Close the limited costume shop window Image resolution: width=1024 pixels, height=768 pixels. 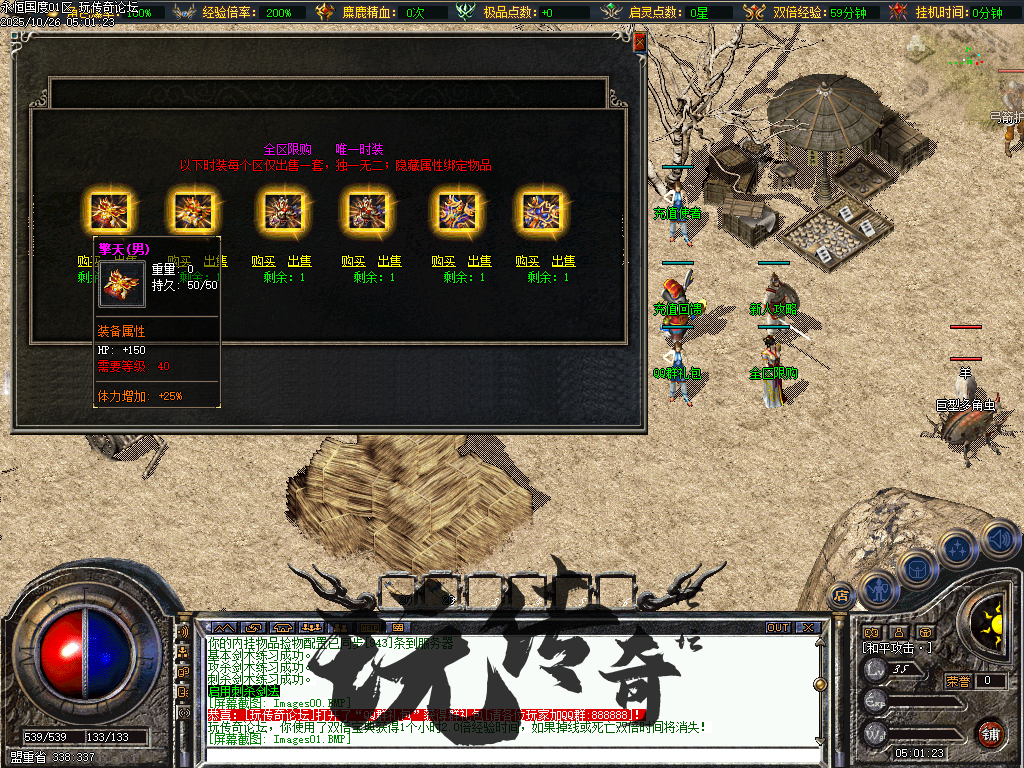639,40
